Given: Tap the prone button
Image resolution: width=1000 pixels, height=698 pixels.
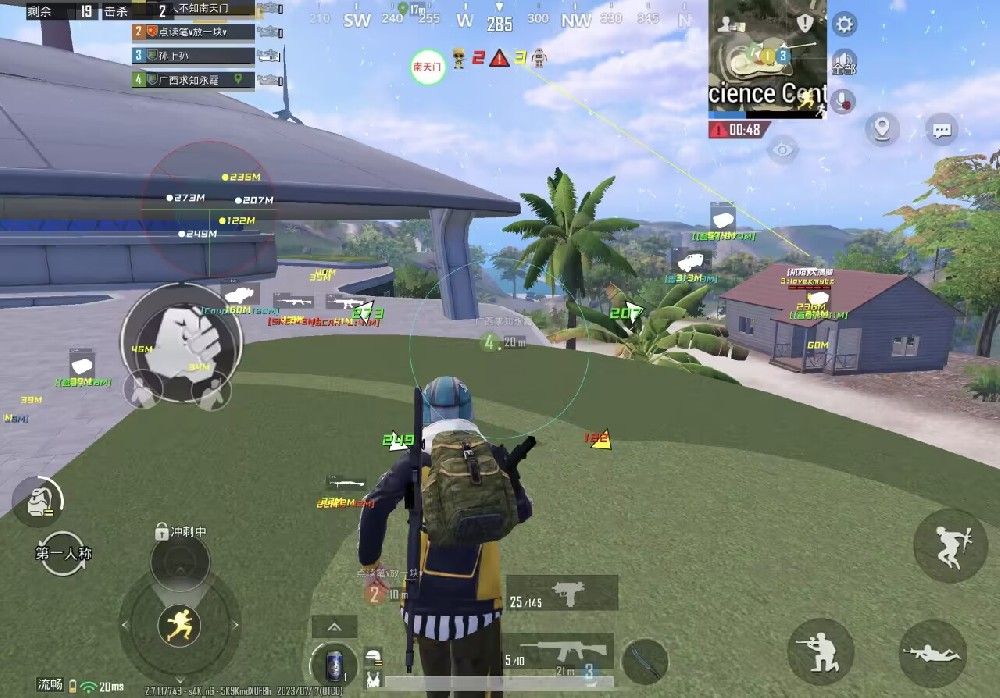Looking at the screenshot, I should (x=932, y=652).
